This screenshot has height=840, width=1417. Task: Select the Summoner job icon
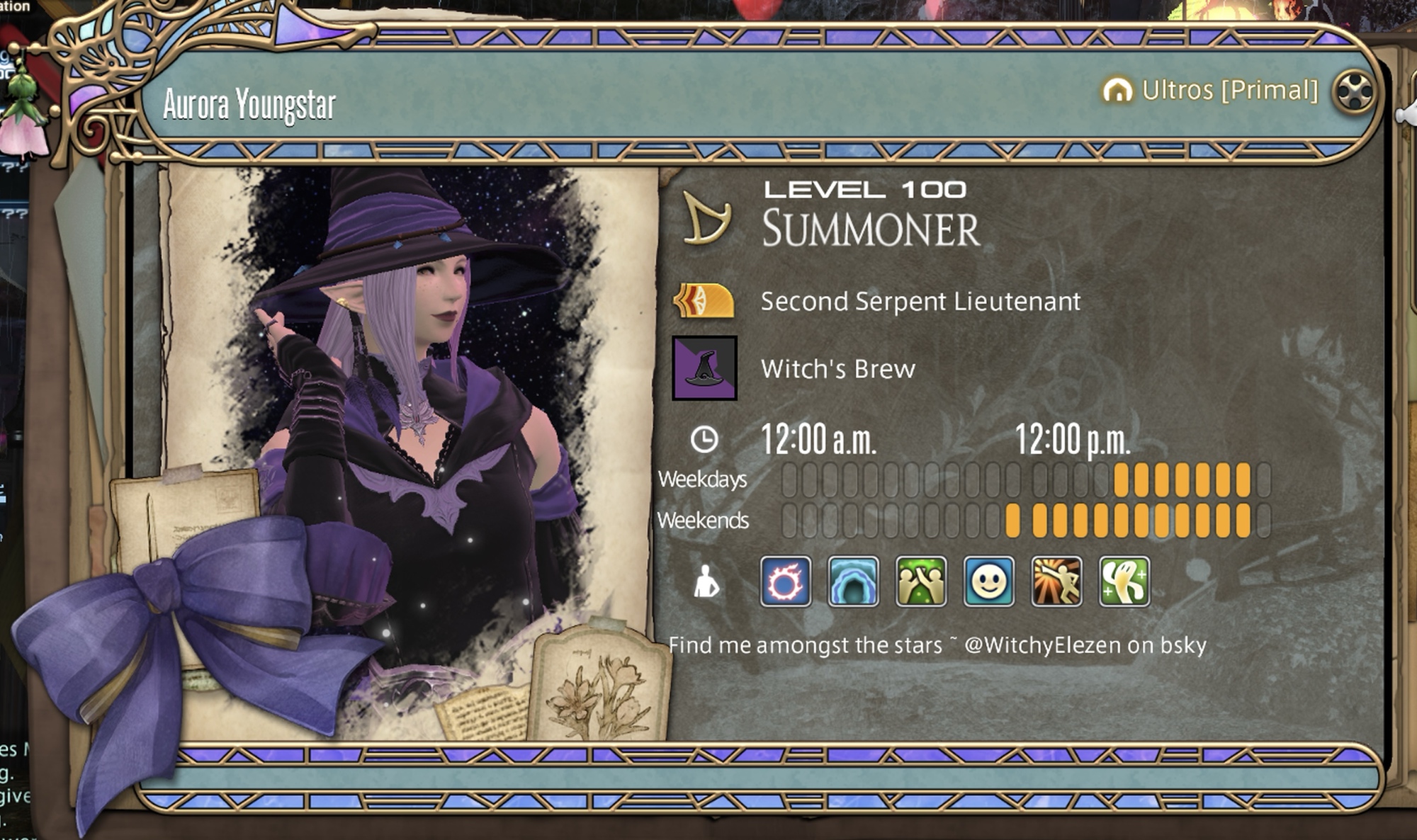706,218
